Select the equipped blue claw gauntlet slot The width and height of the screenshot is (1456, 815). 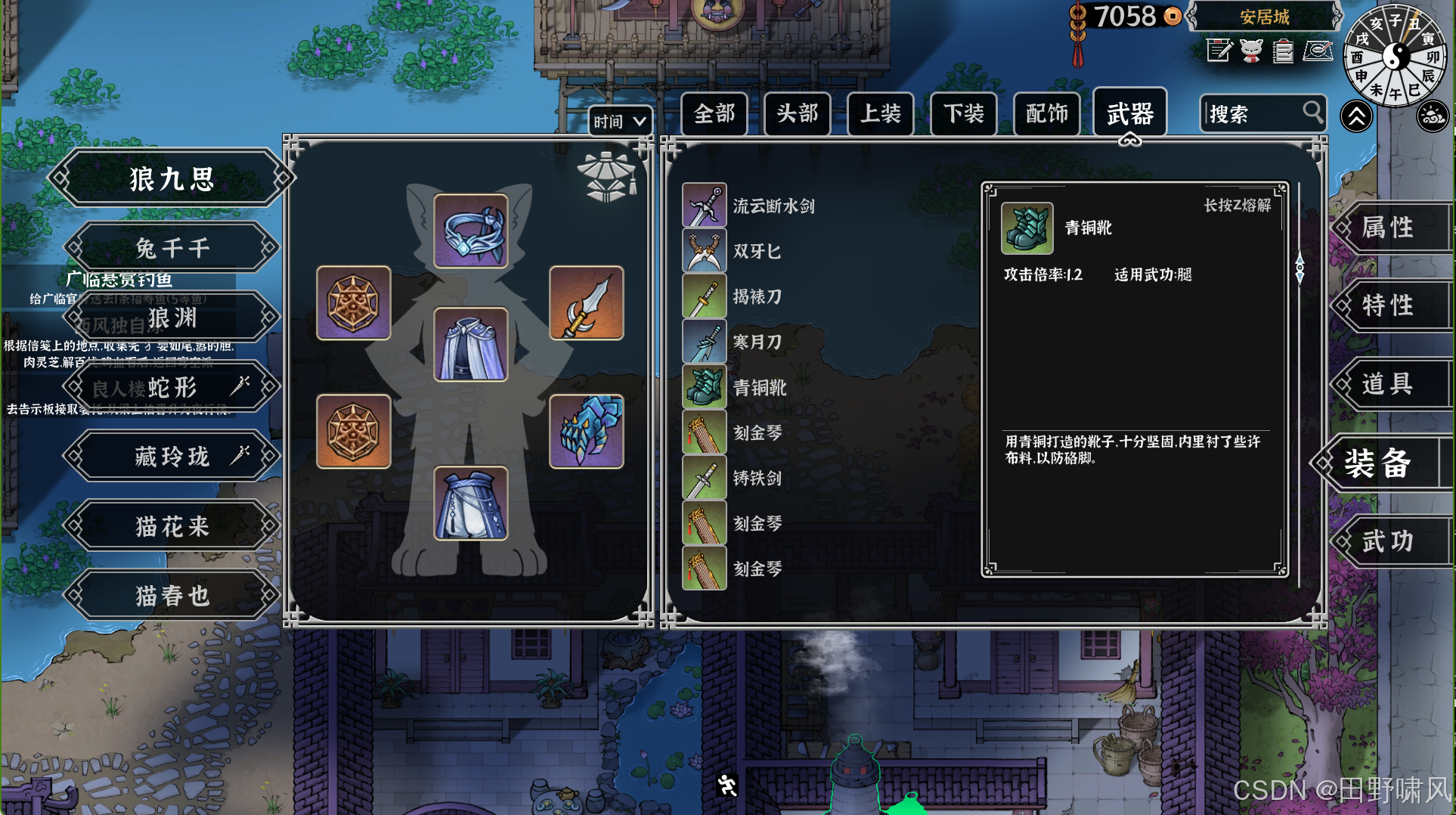586,431
